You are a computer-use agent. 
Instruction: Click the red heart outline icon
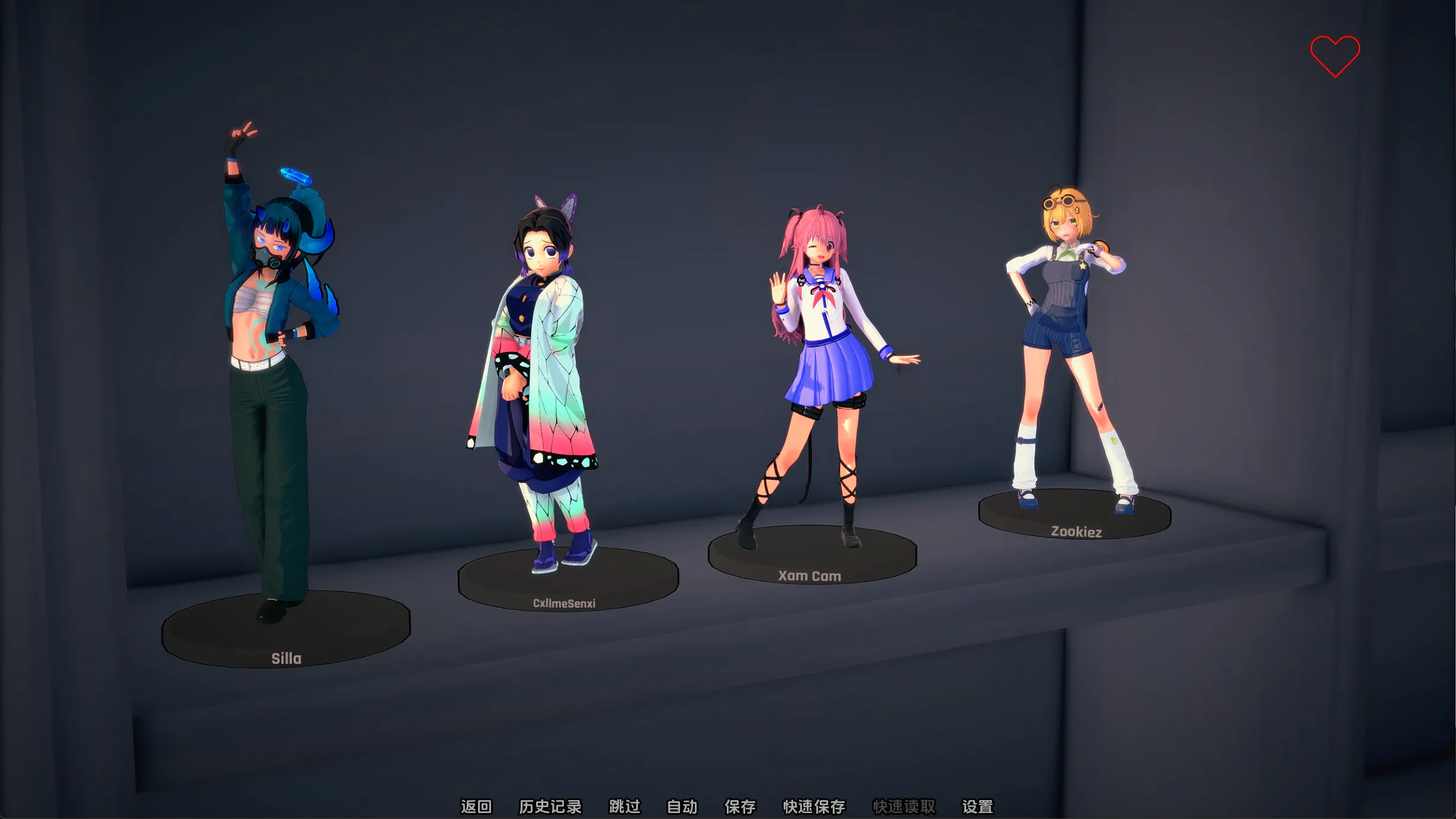[x=1335, y=56]
